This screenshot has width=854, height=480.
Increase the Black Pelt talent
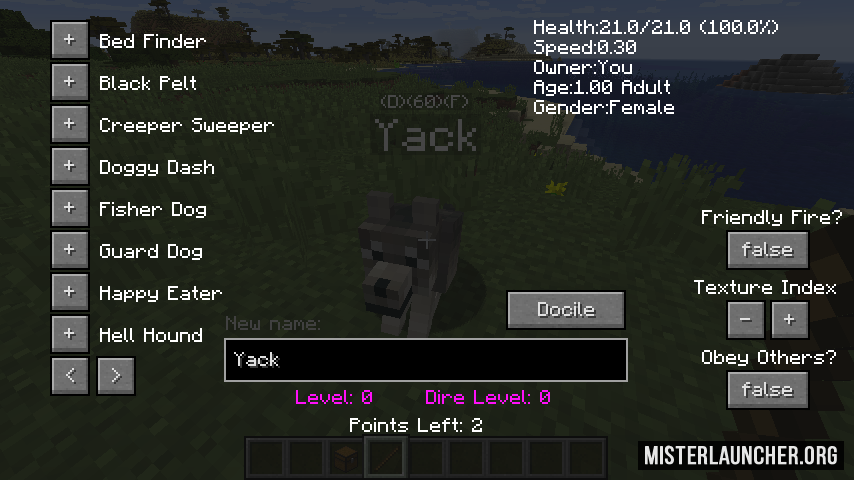69,83
